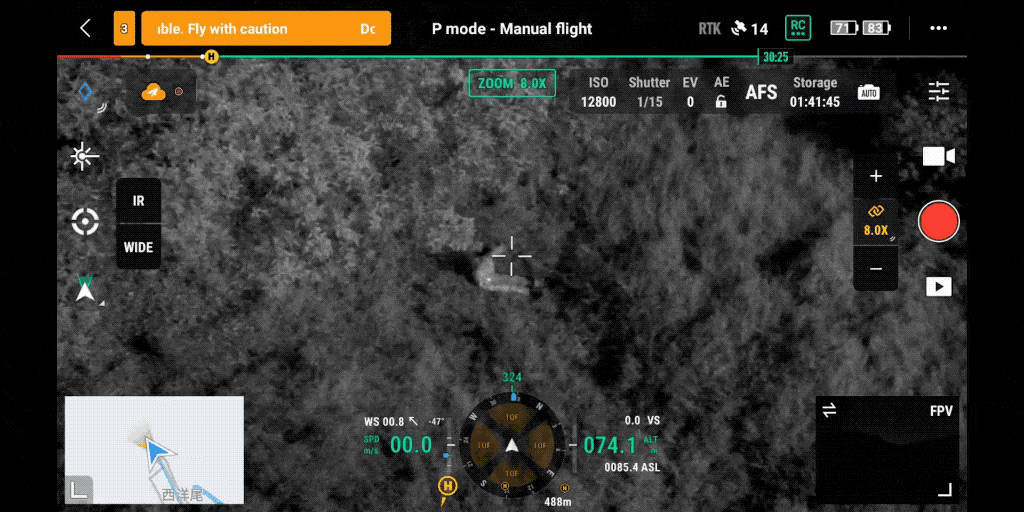Go back with the top-left arrow
This screenshot has height=512, width=1024.
[85, 29]
